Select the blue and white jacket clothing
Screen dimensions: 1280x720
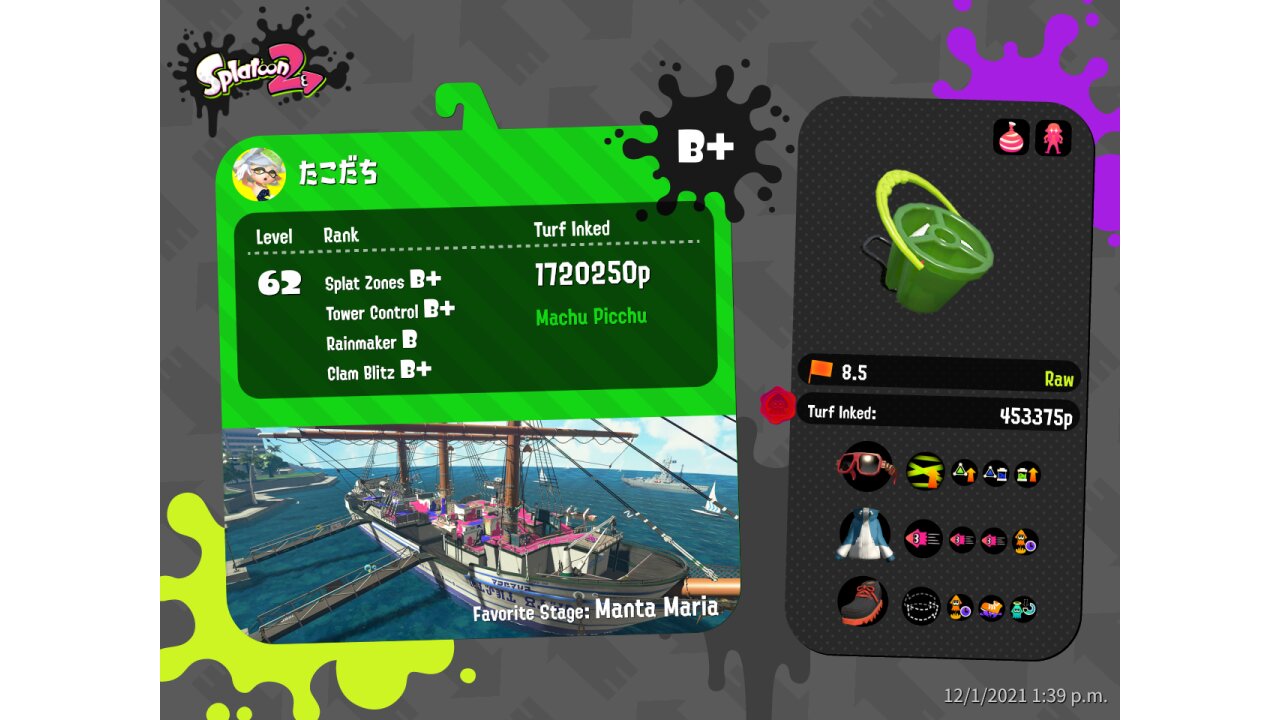[x=865, y=535]
